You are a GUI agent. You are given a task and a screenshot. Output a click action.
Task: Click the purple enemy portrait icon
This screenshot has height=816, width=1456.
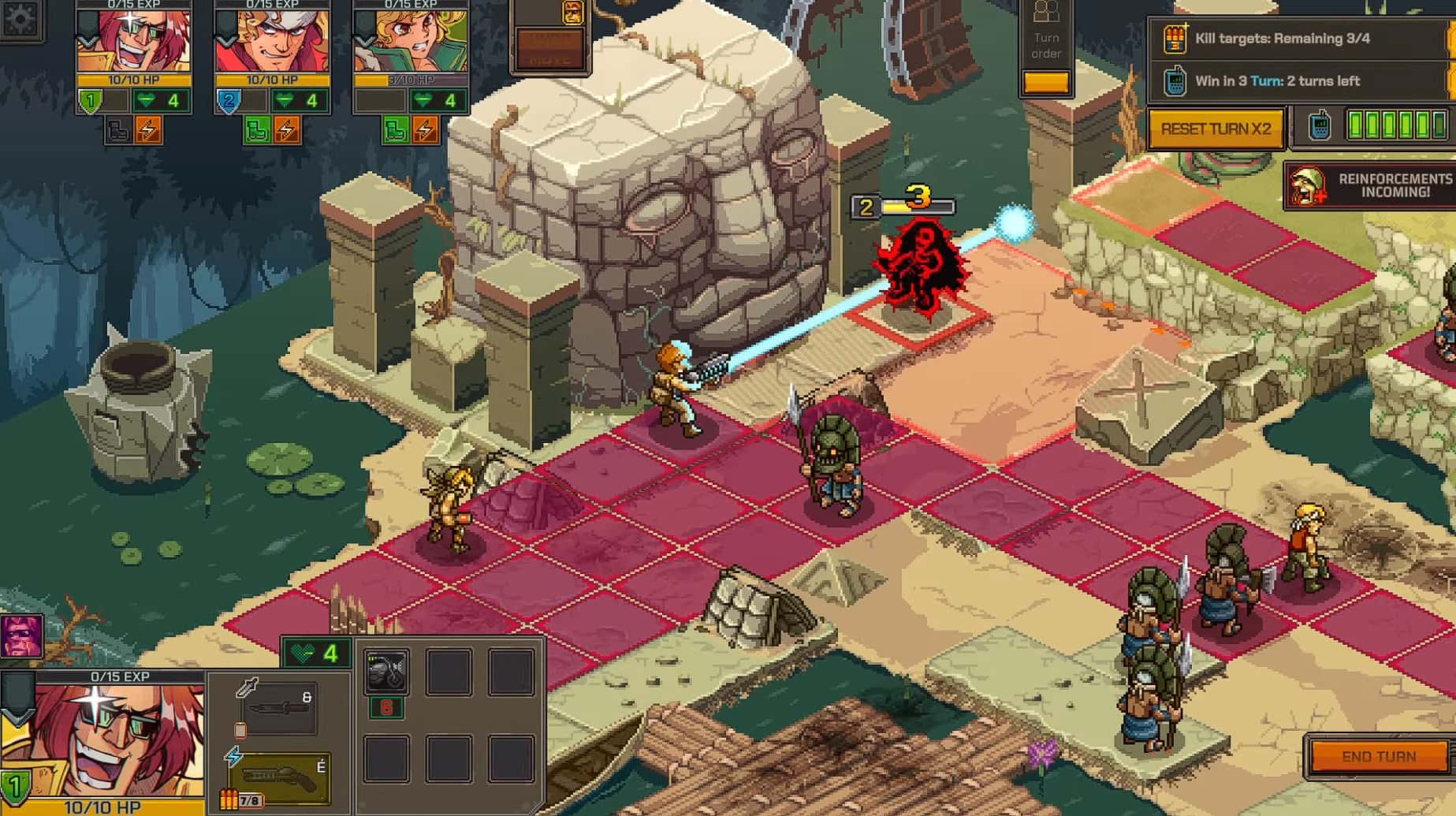coord(21,636)
